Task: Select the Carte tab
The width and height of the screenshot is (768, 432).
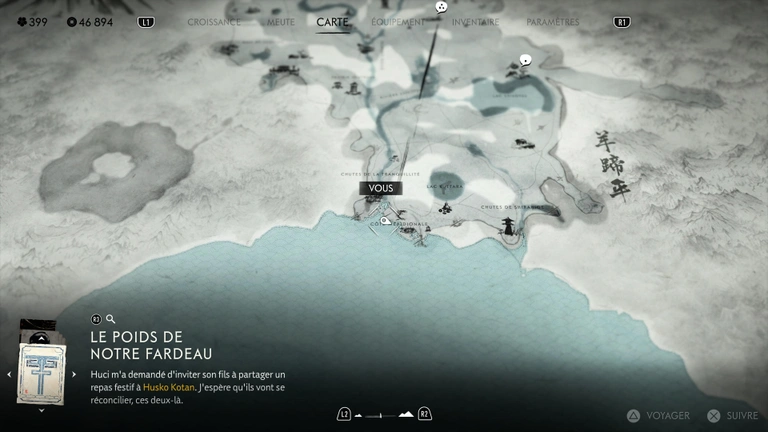Action: coord(332,21)
